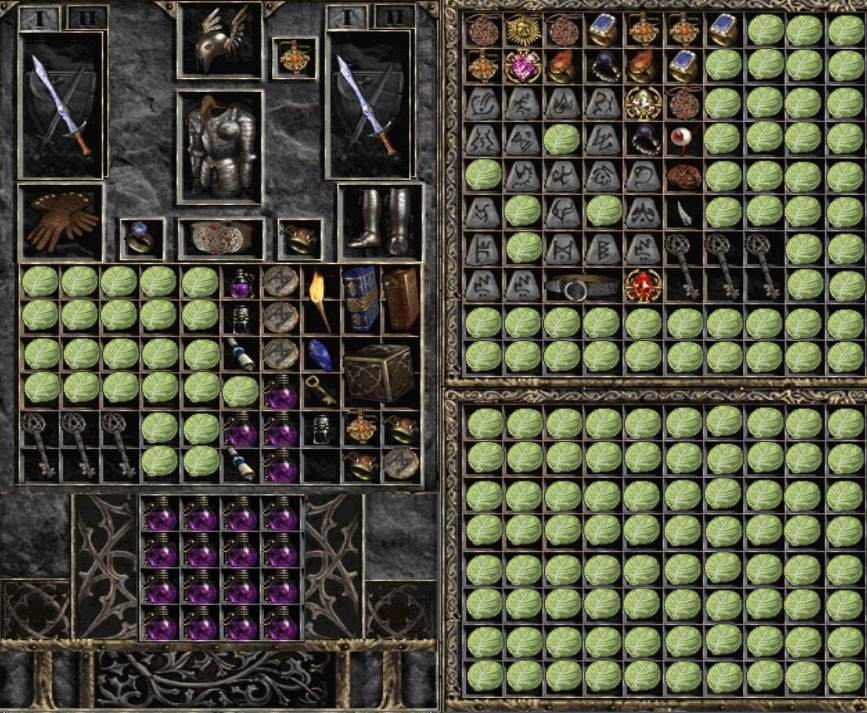Select the bloody eyeball in stash

tap(684, 140)
